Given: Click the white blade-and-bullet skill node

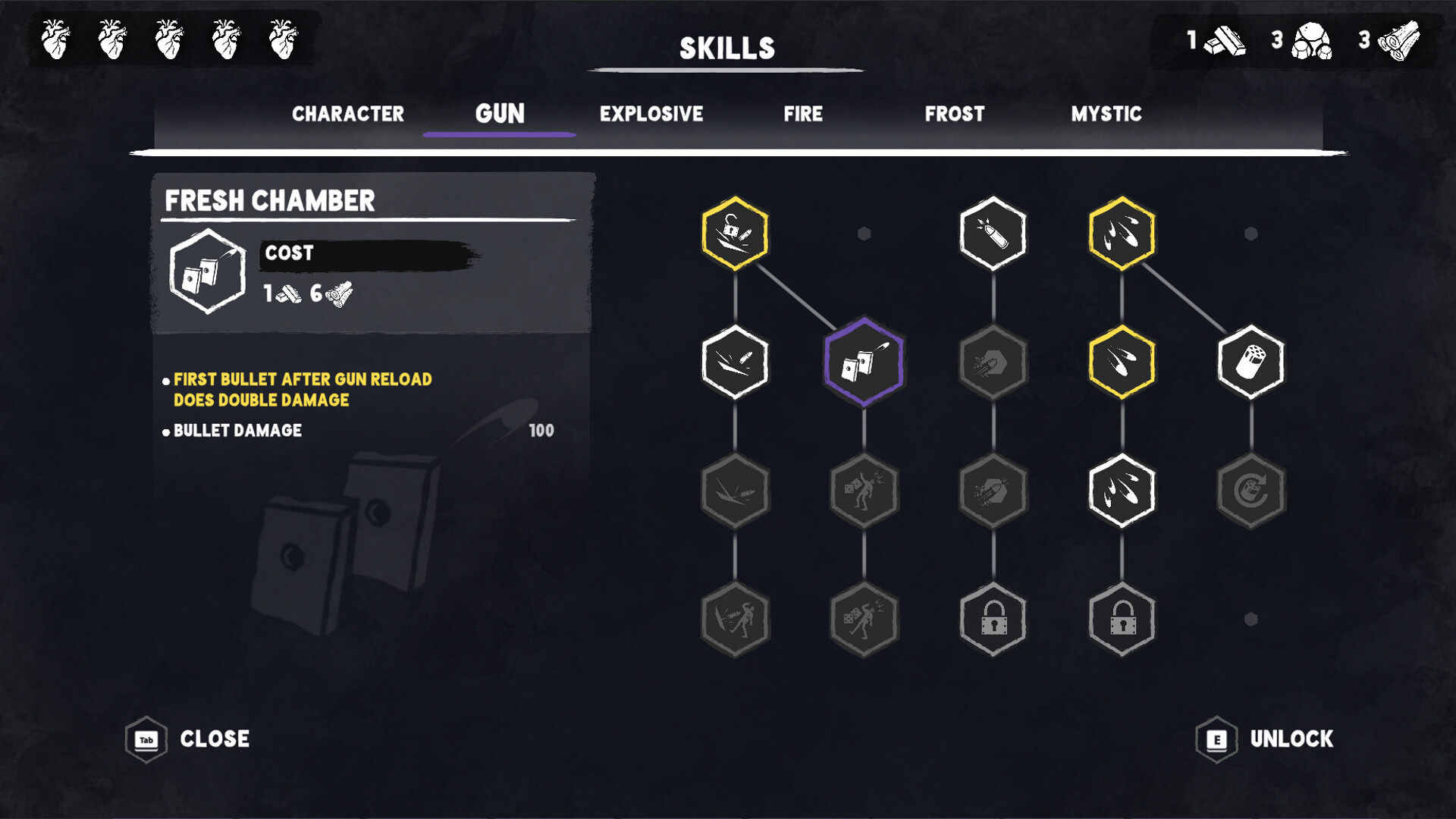Looking at the screenshot, I should point(734,362).
